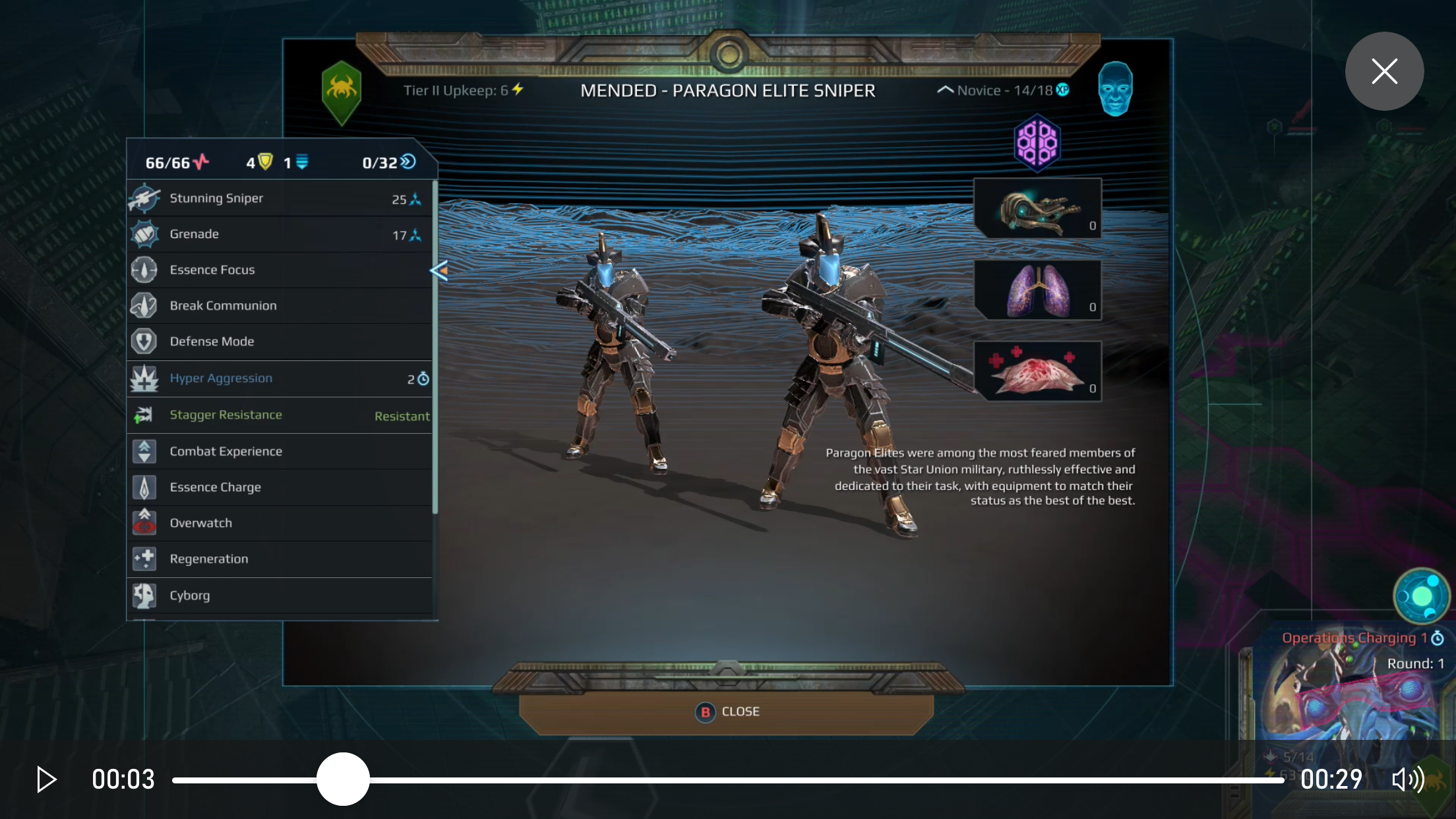
Task: Enable Defense Mode for the sniper
Action: point(145,341)
